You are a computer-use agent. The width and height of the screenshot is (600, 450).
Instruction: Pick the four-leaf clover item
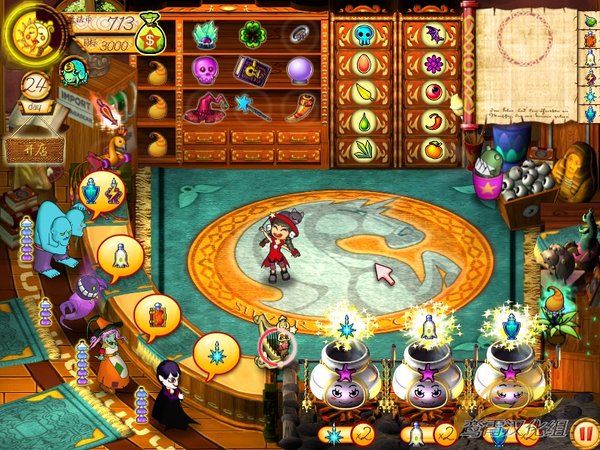coord(250,35)
